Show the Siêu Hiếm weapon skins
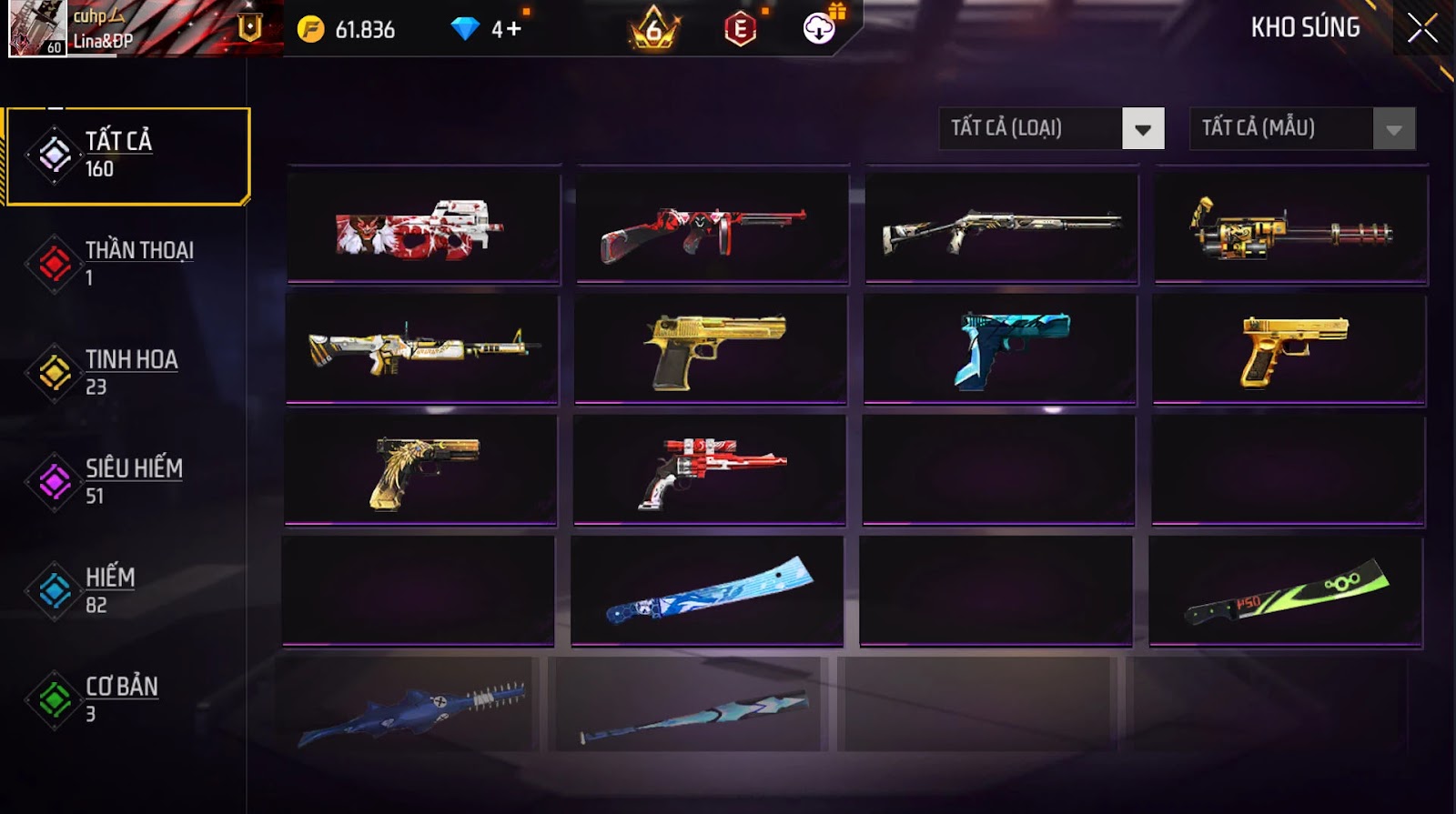 pyautogui.click(x=127, y=482)
